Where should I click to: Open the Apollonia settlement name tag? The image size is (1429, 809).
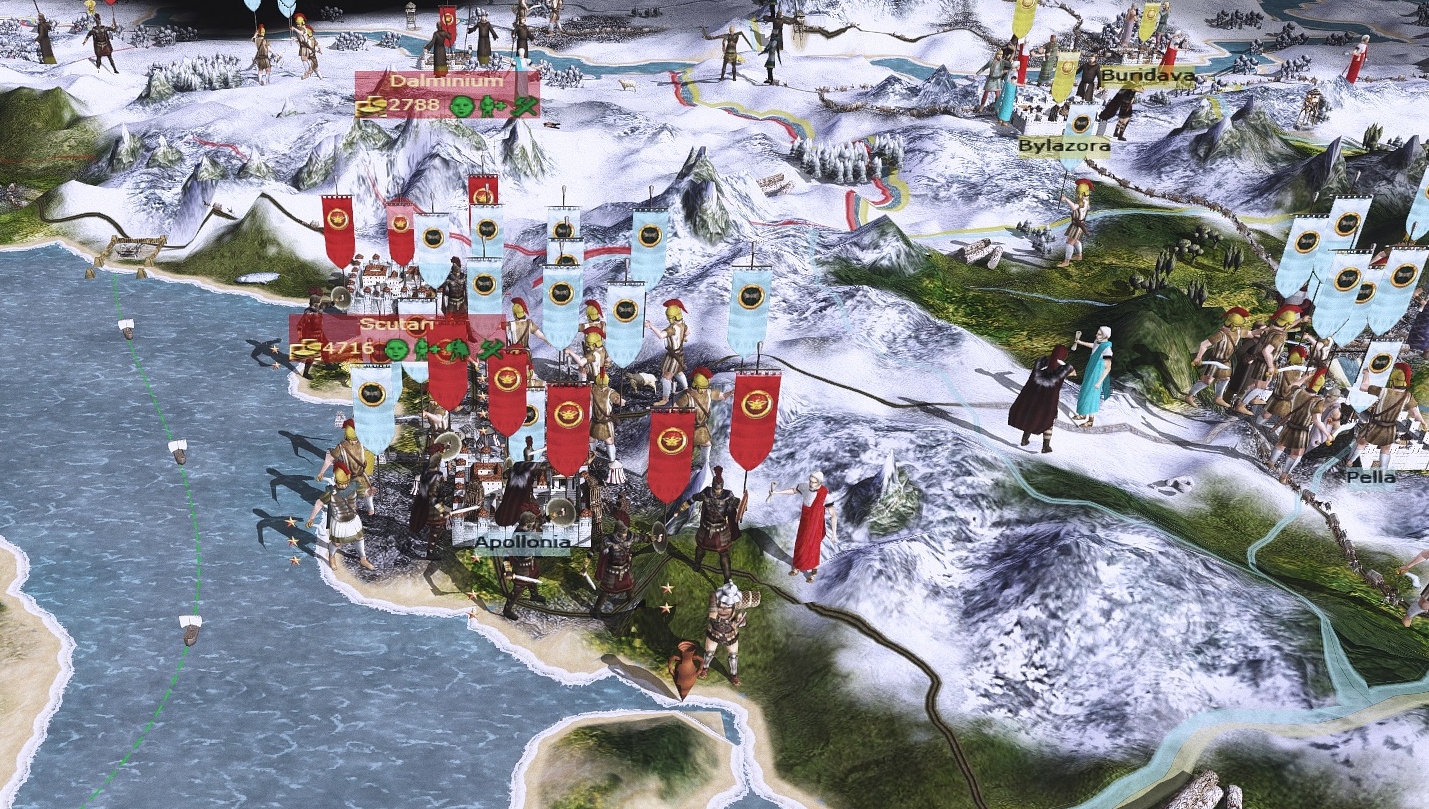click(523, 543)
